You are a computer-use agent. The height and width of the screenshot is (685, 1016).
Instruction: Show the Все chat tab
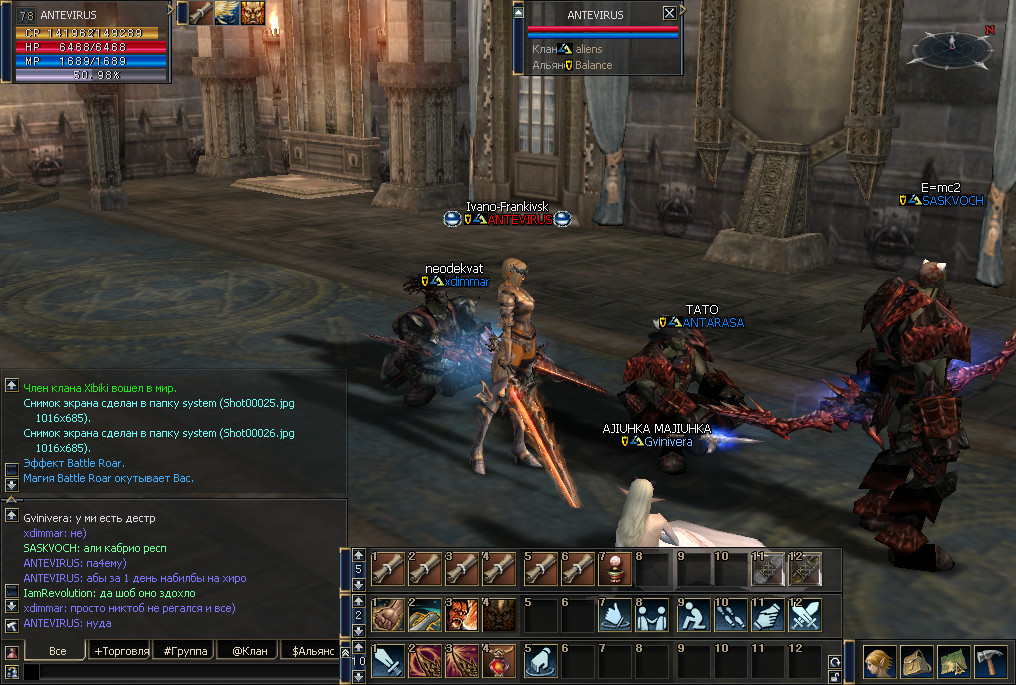pos(56,651)
